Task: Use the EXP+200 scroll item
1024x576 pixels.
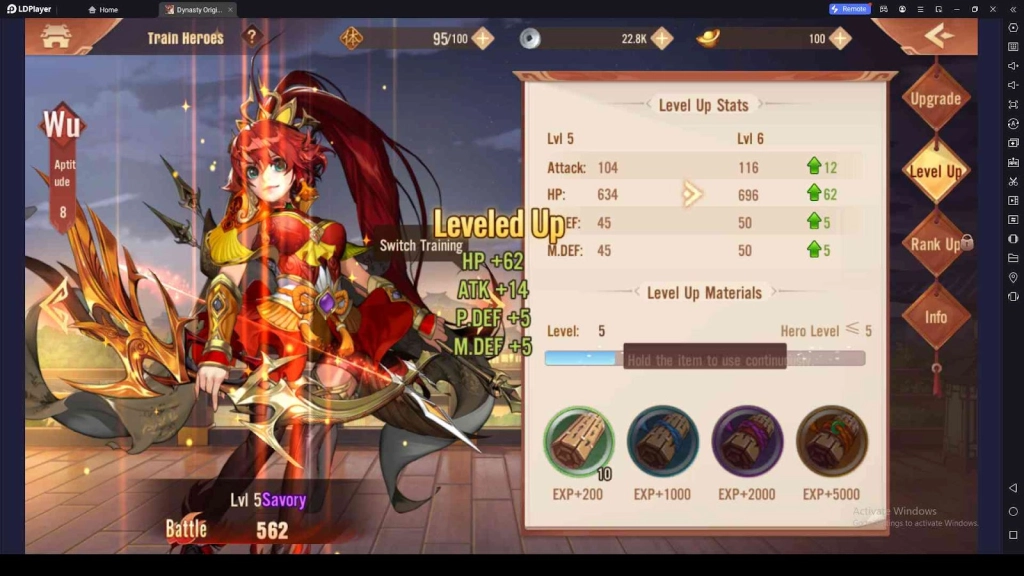Action: tap(578, 442)
